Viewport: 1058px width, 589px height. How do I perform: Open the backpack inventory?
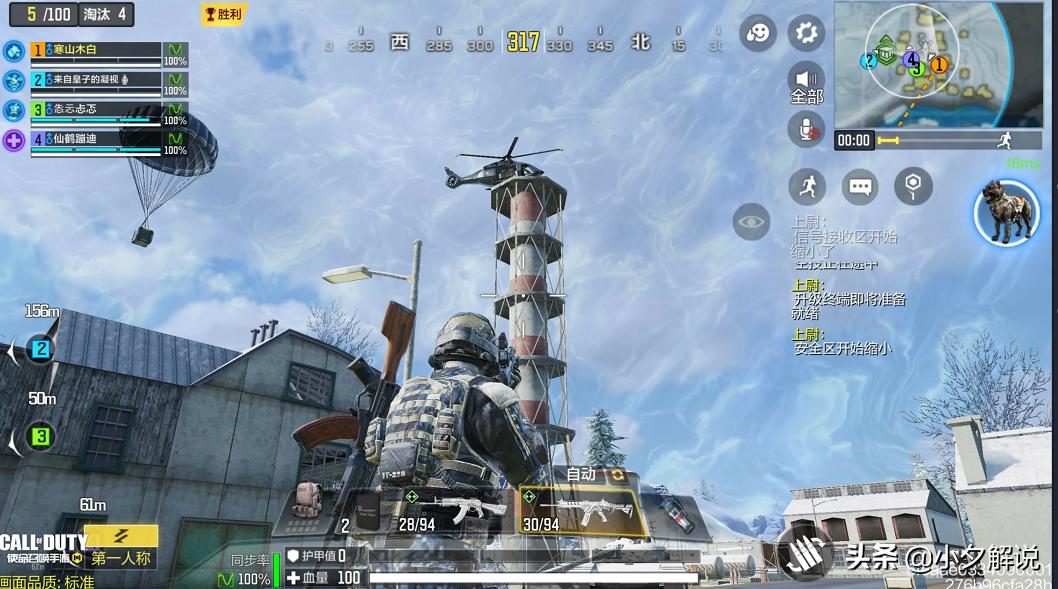[308, 503]
